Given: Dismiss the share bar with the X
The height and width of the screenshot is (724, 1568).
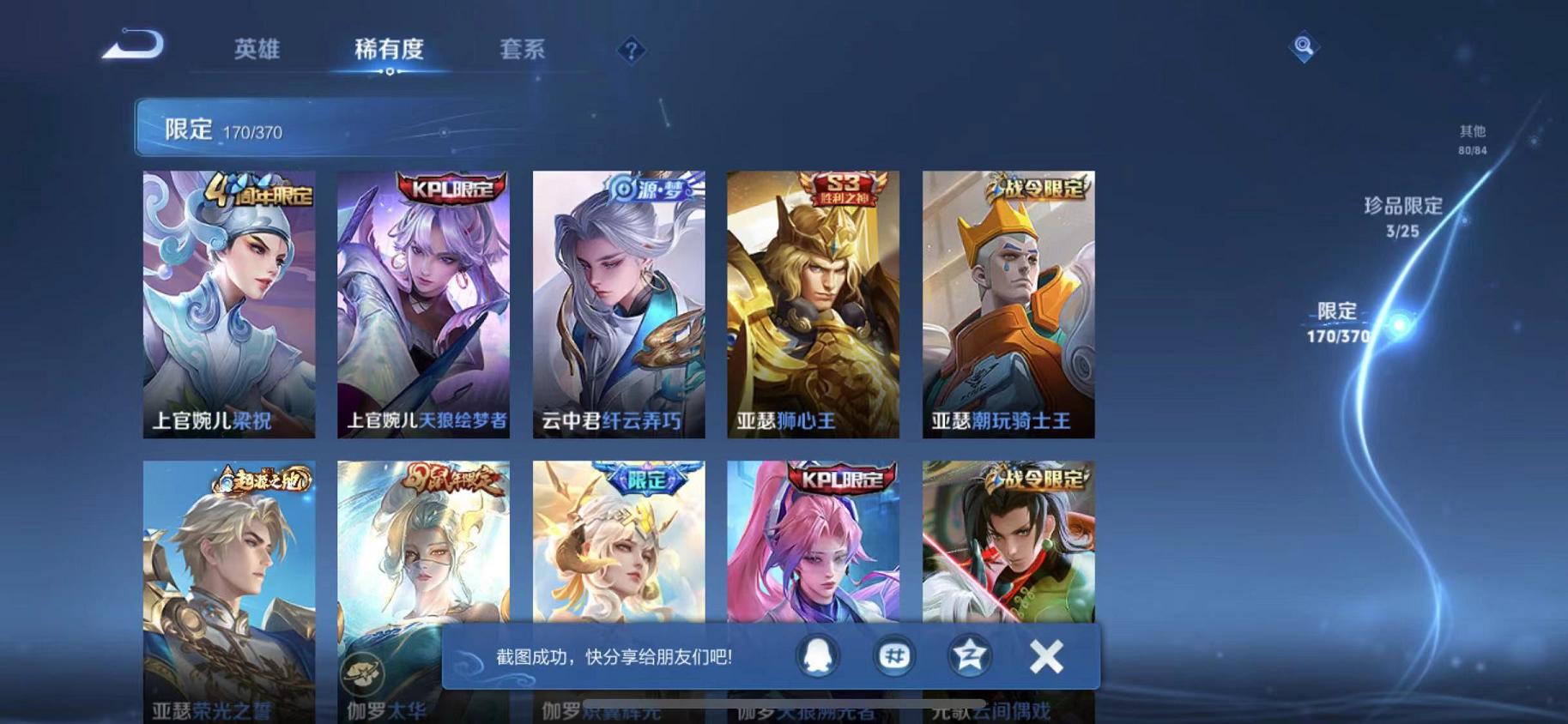Looking at the screenshot, I should pos(1045,655).
